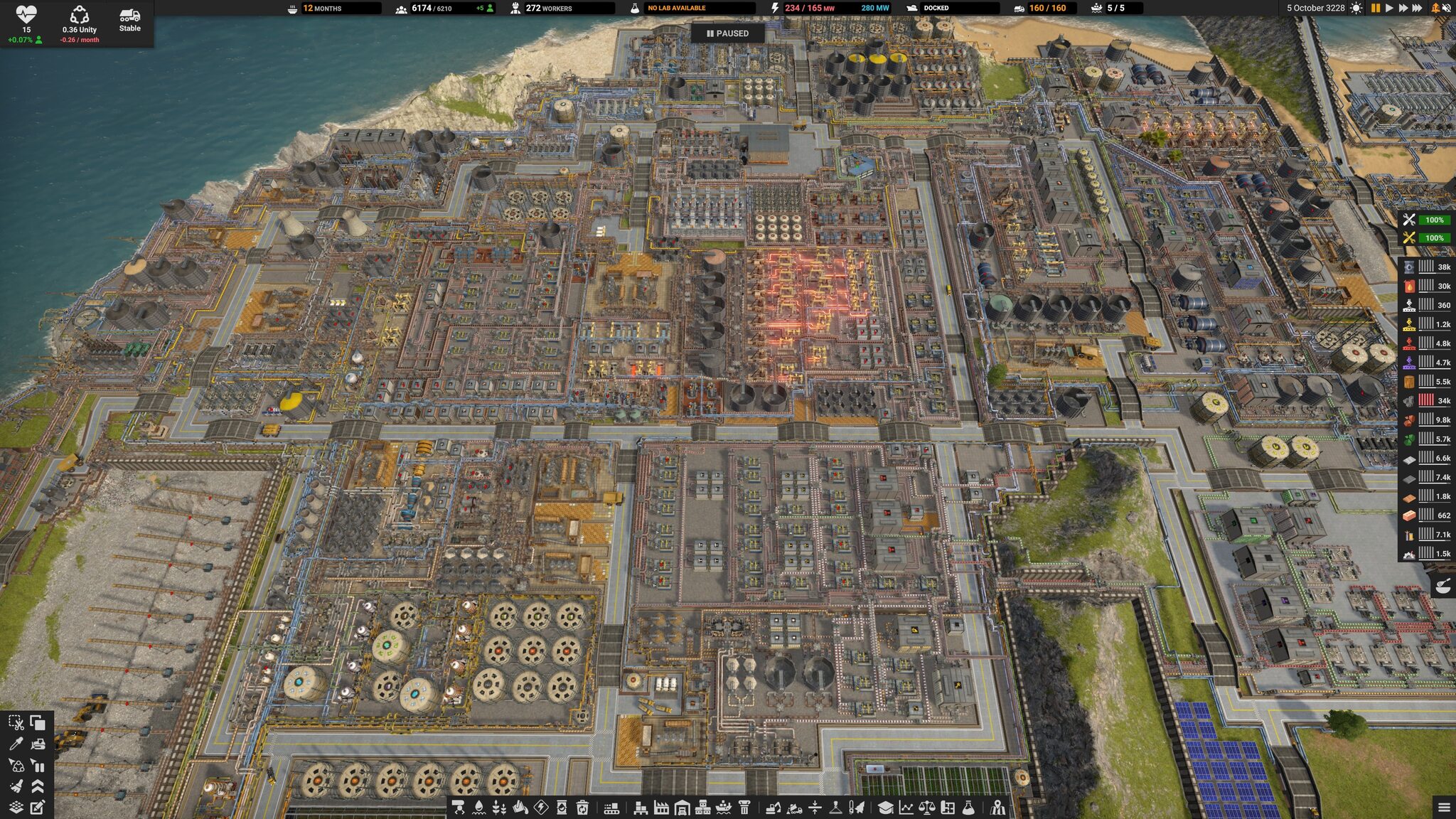Viewport: 1456px width, 819px height.
Task: Open the recycling bin build category
Action: (582, 808)
